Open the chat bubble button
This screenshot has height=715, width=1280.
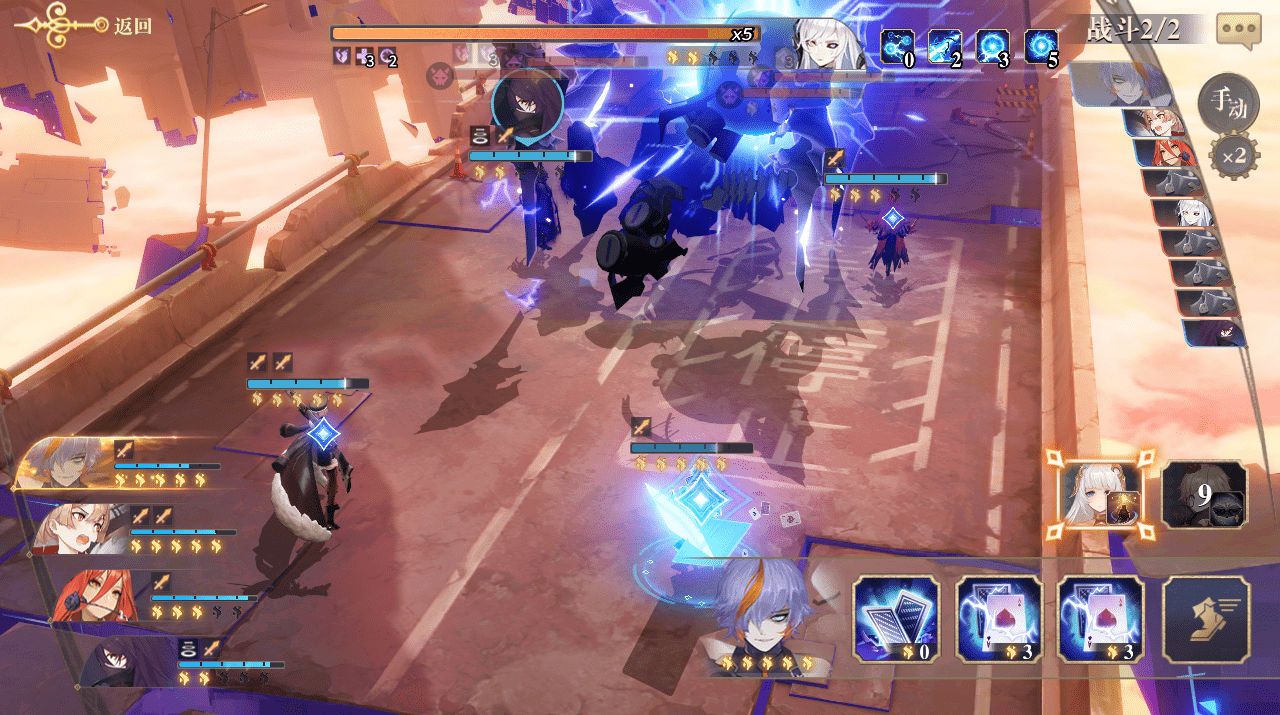coord(1238,31)
